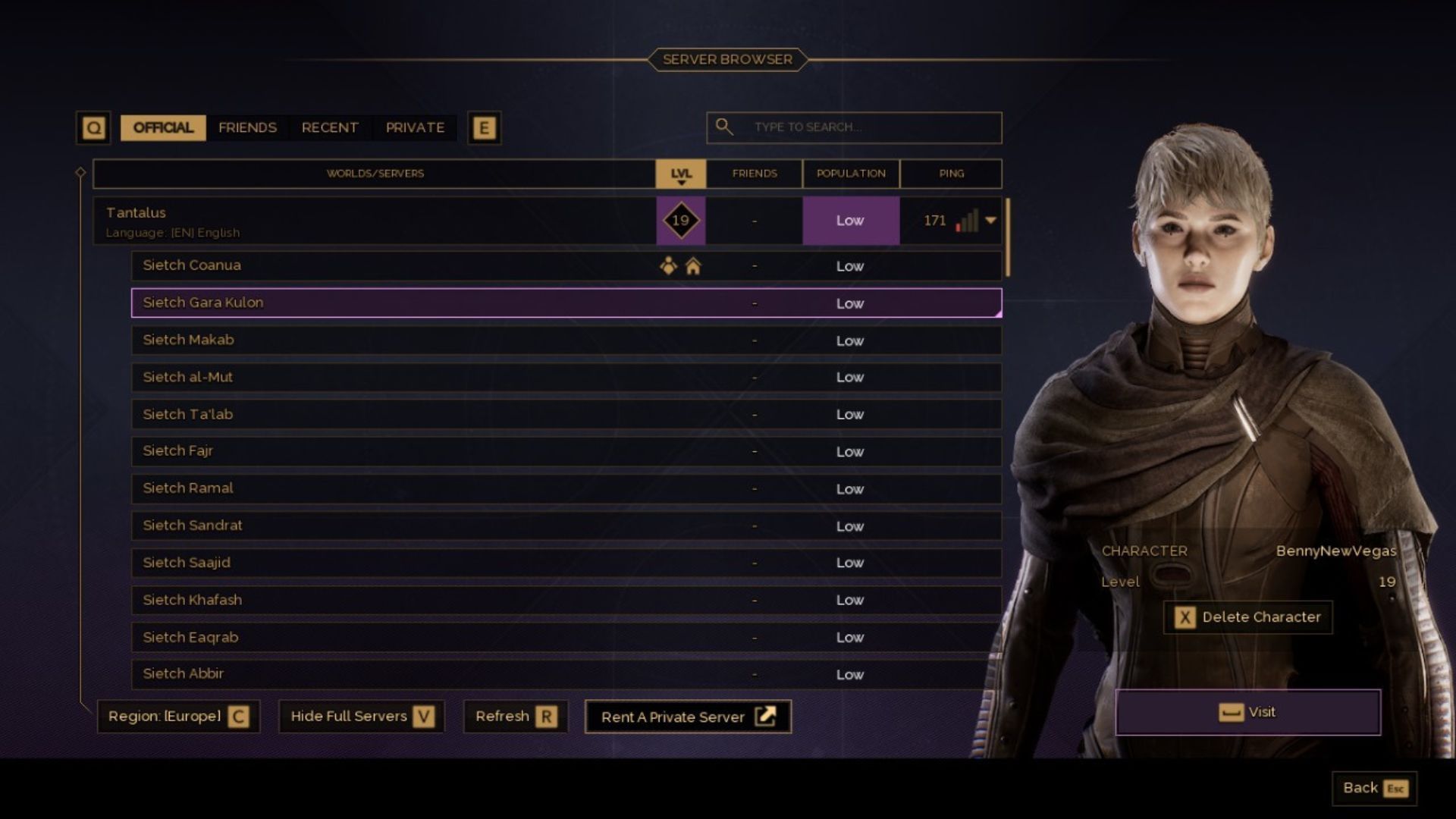This screenshot has height=819, width=1456.
Task: Open Rent A Private Server link
Action: [688, 717]
